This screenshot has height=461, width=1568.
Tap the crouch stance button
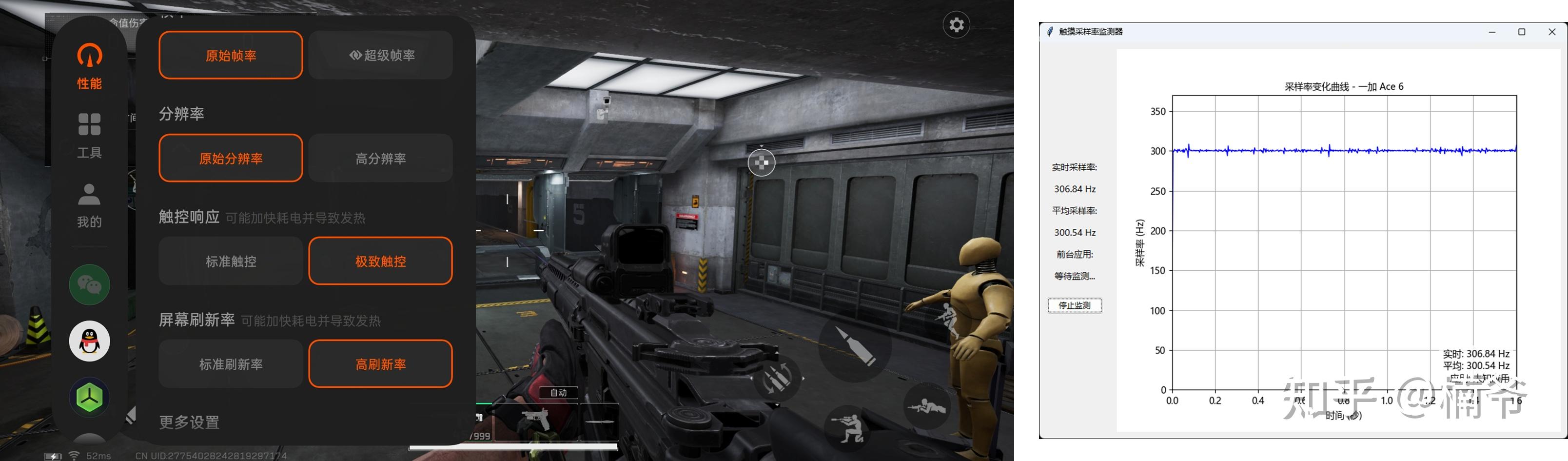click(850, 427)
